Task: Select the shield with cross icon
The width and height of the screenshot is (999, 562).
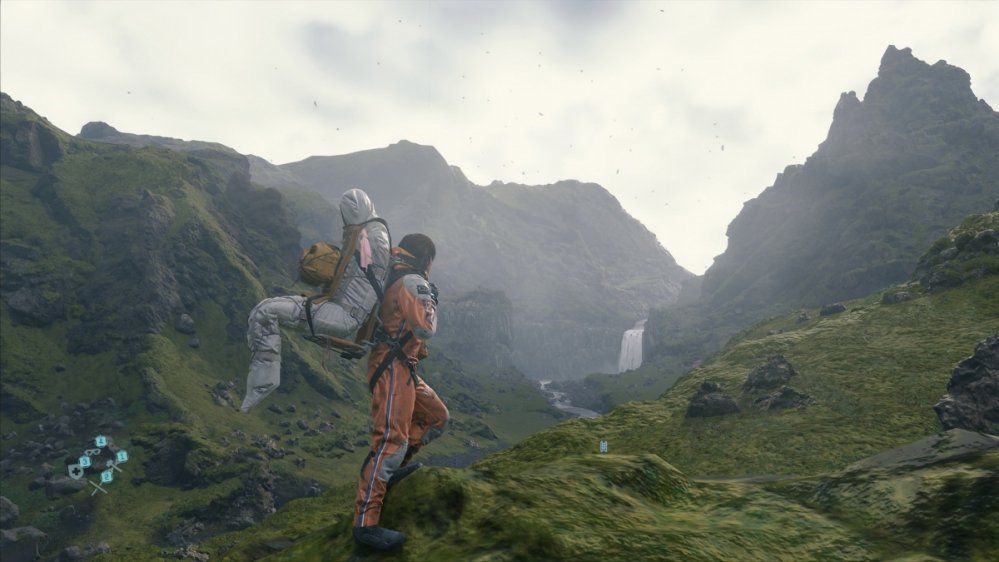Action: click(x=76, y=472)
